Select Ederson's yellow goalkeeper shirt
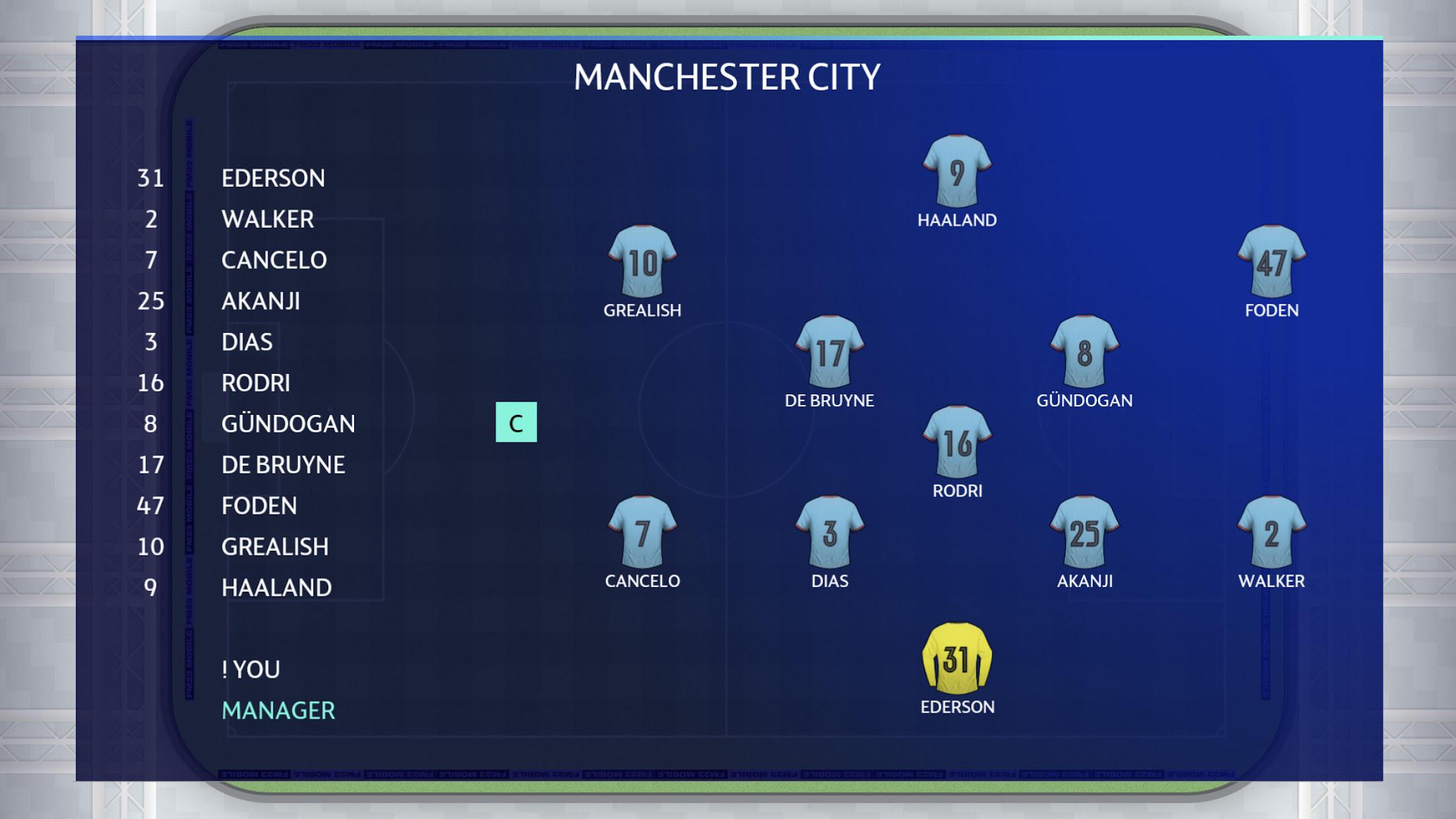This screenshot has width=1456, height=819. (x=957, y=659)
